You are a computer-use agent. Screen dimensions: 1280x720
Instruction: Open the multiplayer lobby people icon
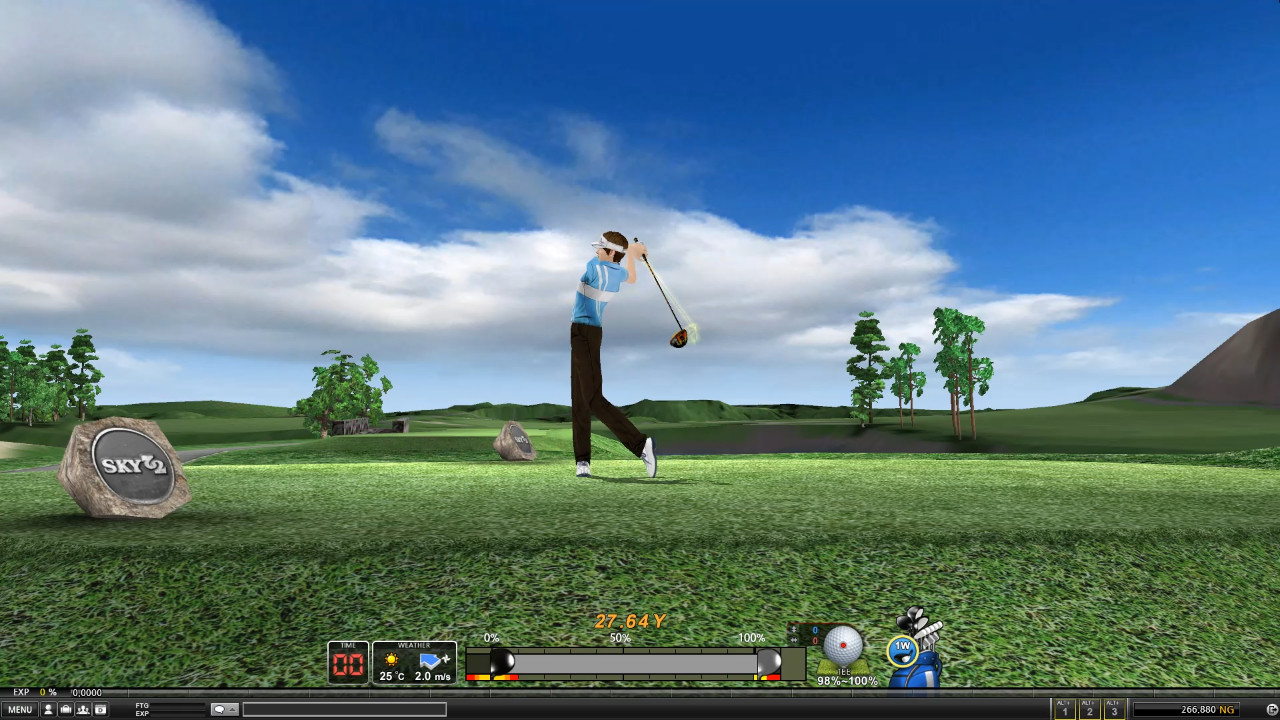(83, 708)
